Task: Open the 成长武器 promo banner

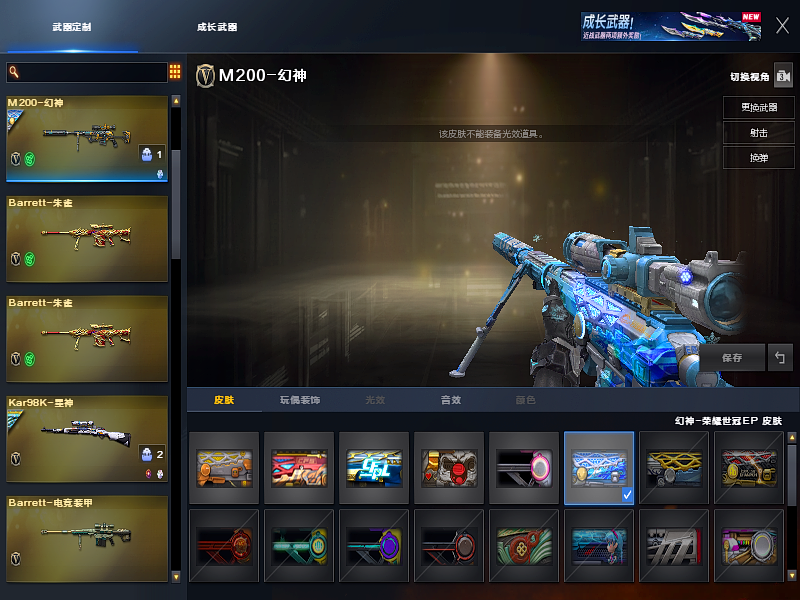Action: click(x=670, y=26)
